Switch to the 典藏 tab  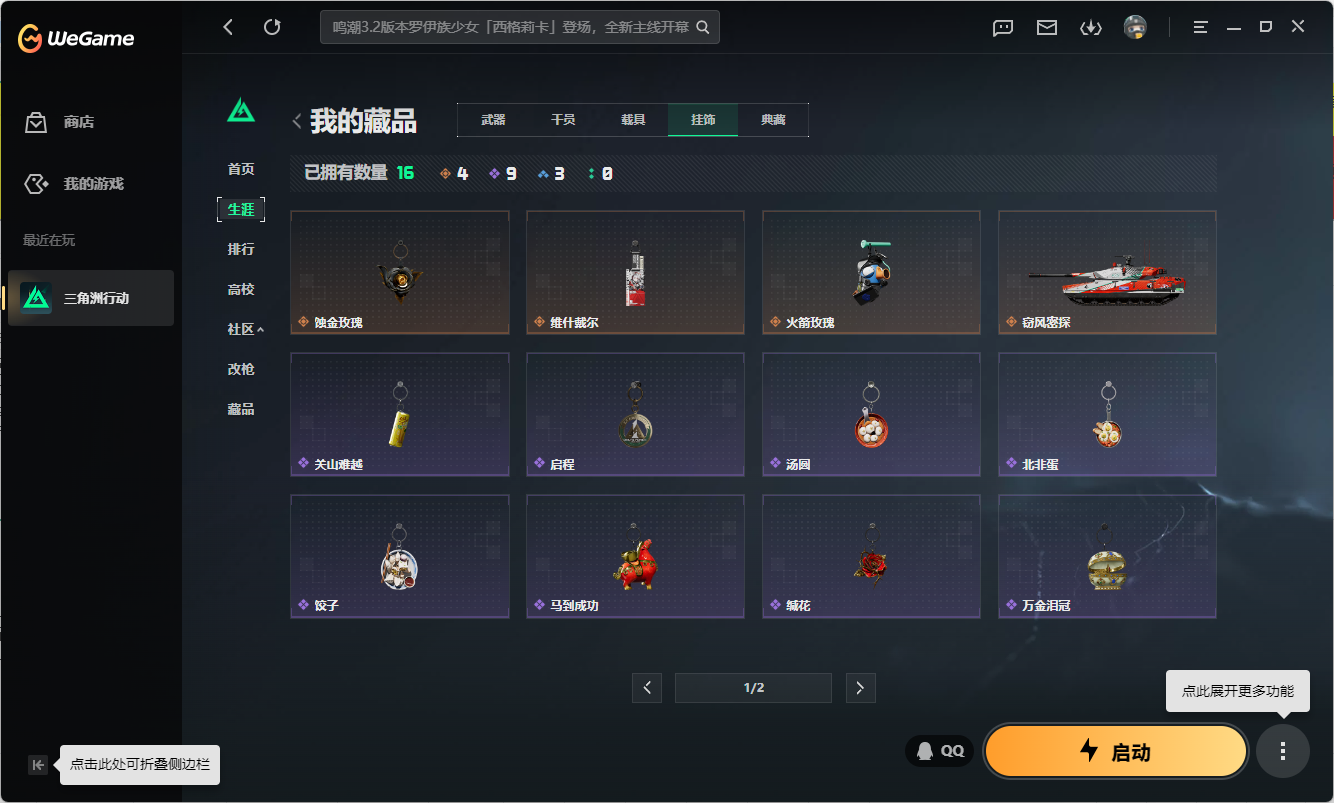(x=772, y=119)
